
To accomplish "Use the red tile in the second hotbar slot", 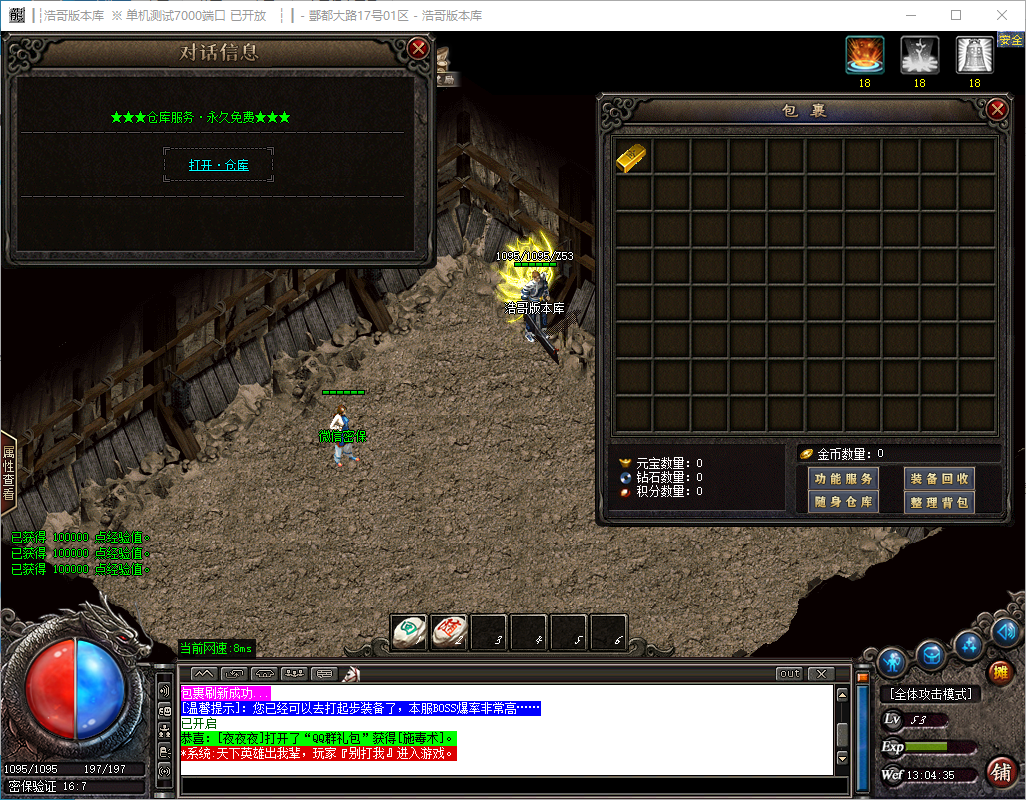I will 449,632.
